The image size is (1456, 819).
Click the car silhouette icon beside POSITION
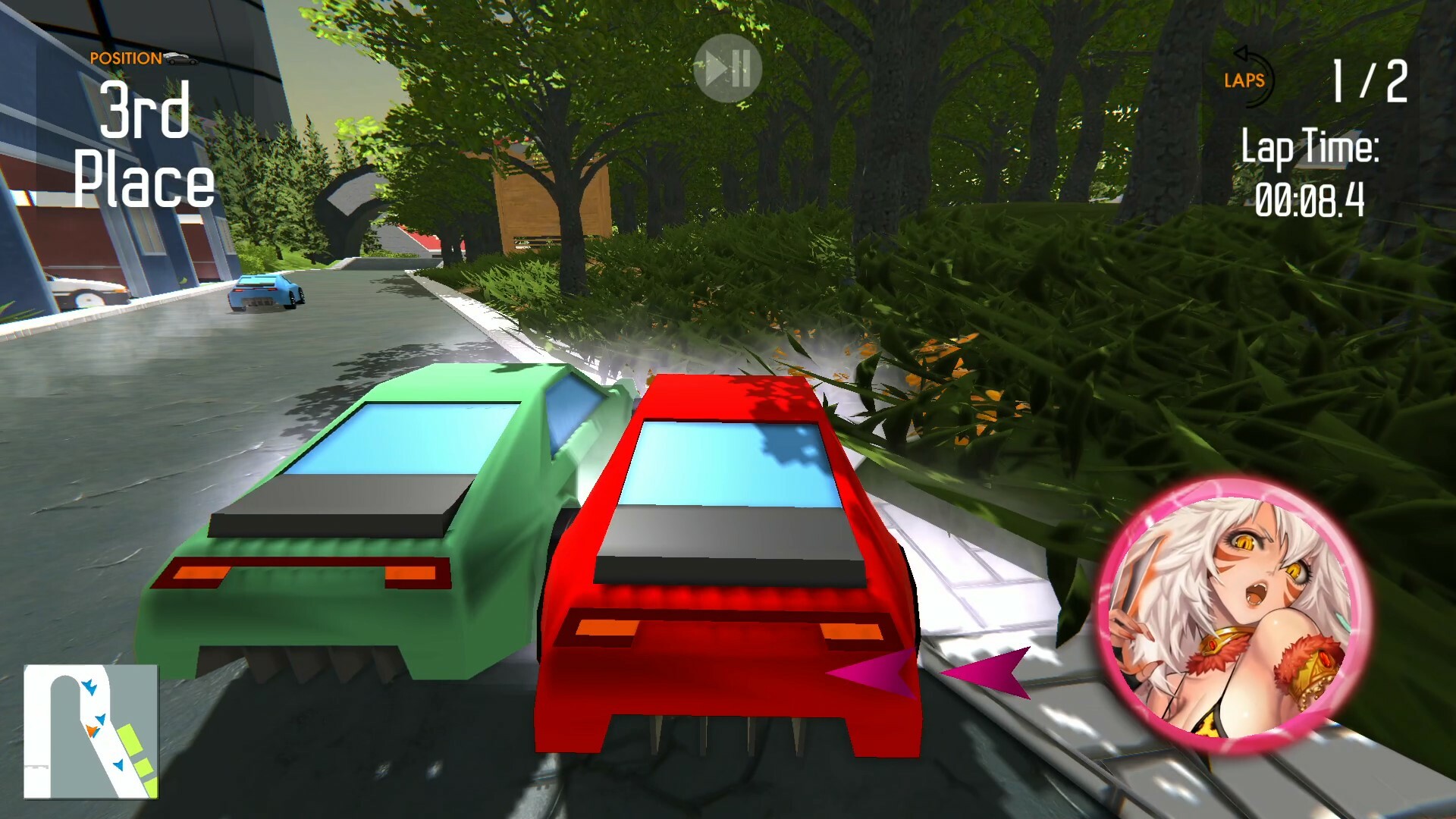[x=182, y=58]
